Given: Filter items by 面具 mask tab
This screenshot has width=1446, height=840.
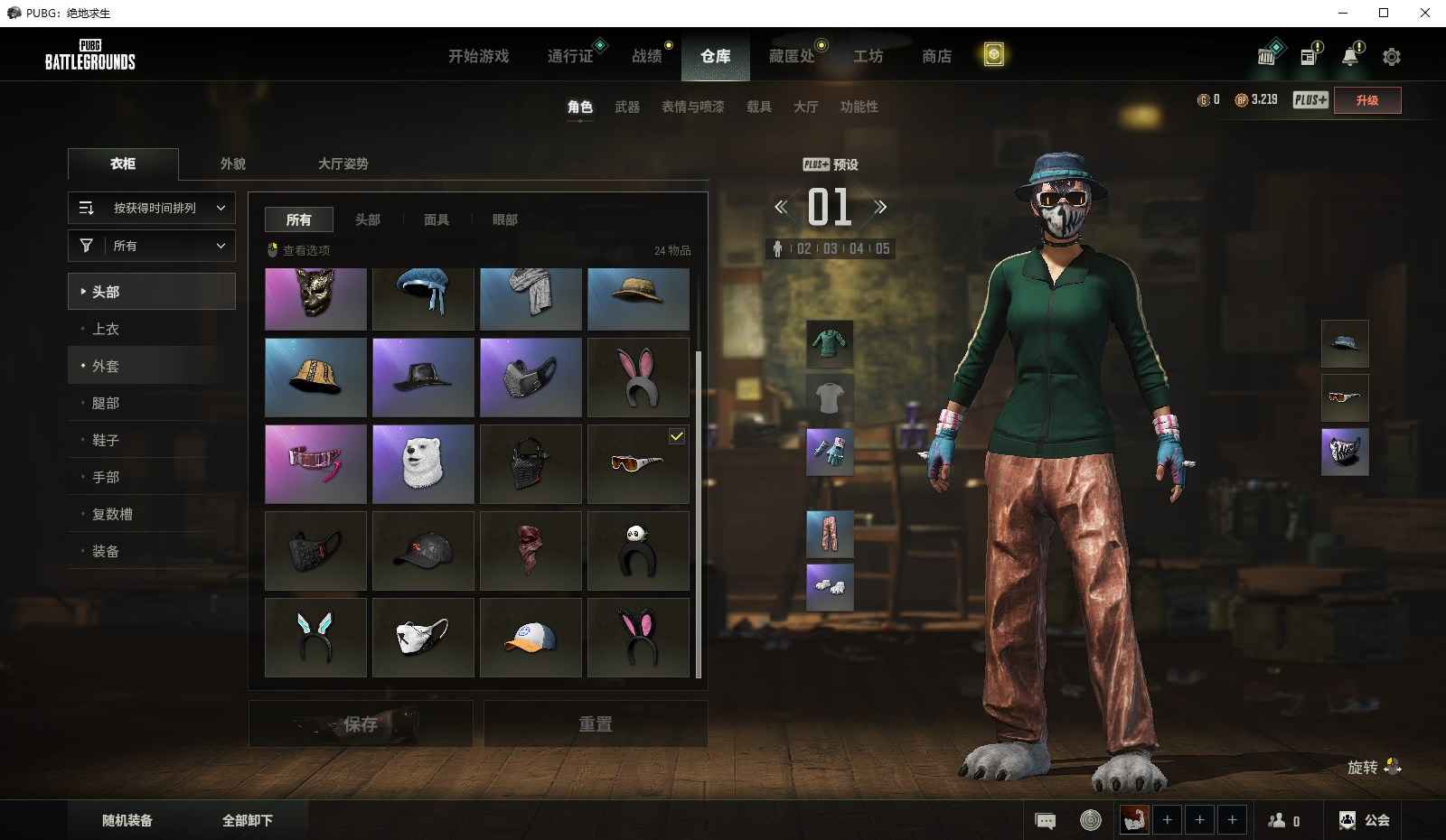Looking at the screenshot, I should coord(437,219).
